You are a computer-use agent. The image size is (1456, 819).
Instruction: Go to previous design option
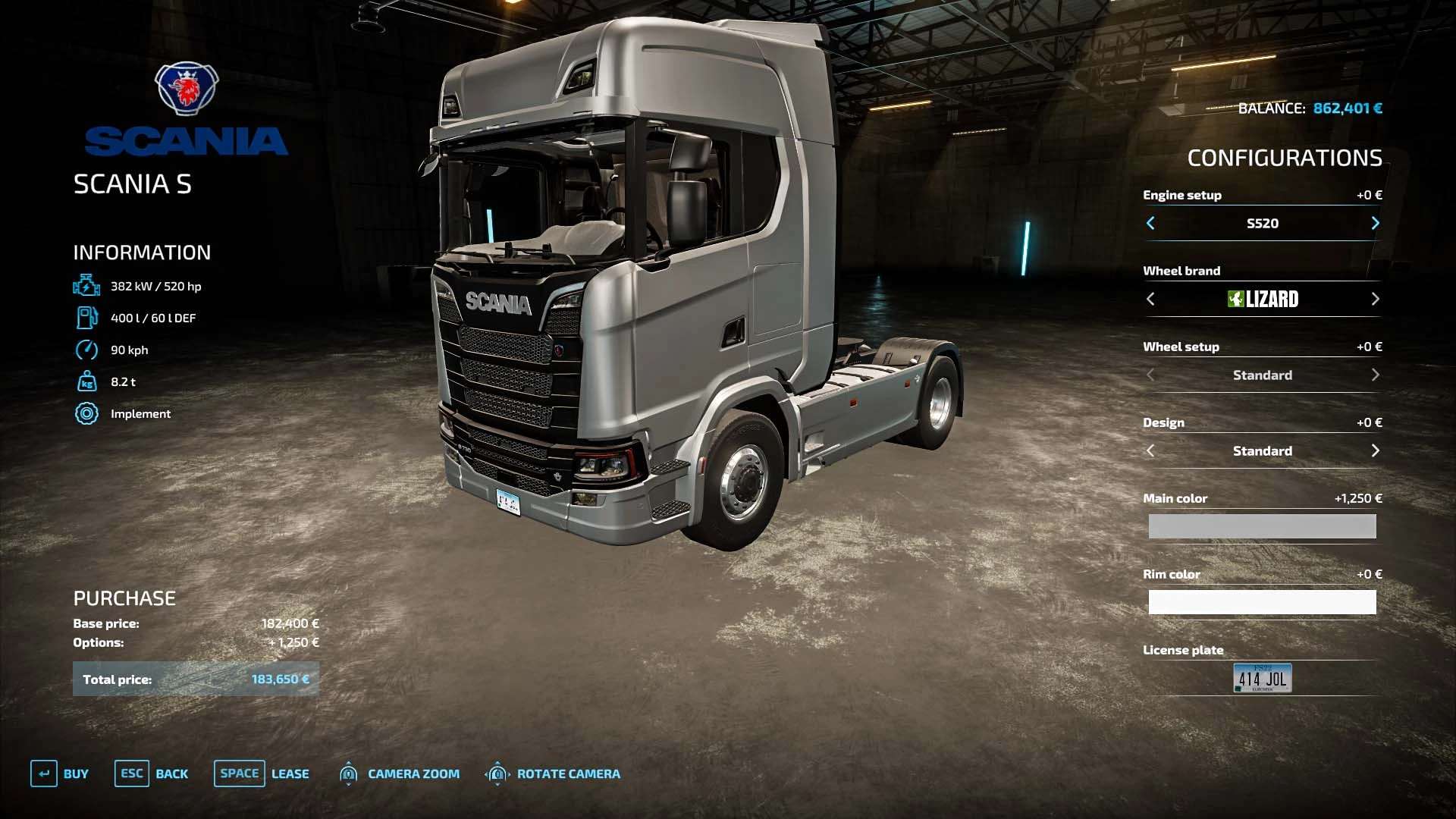[x=1150, y=450]
